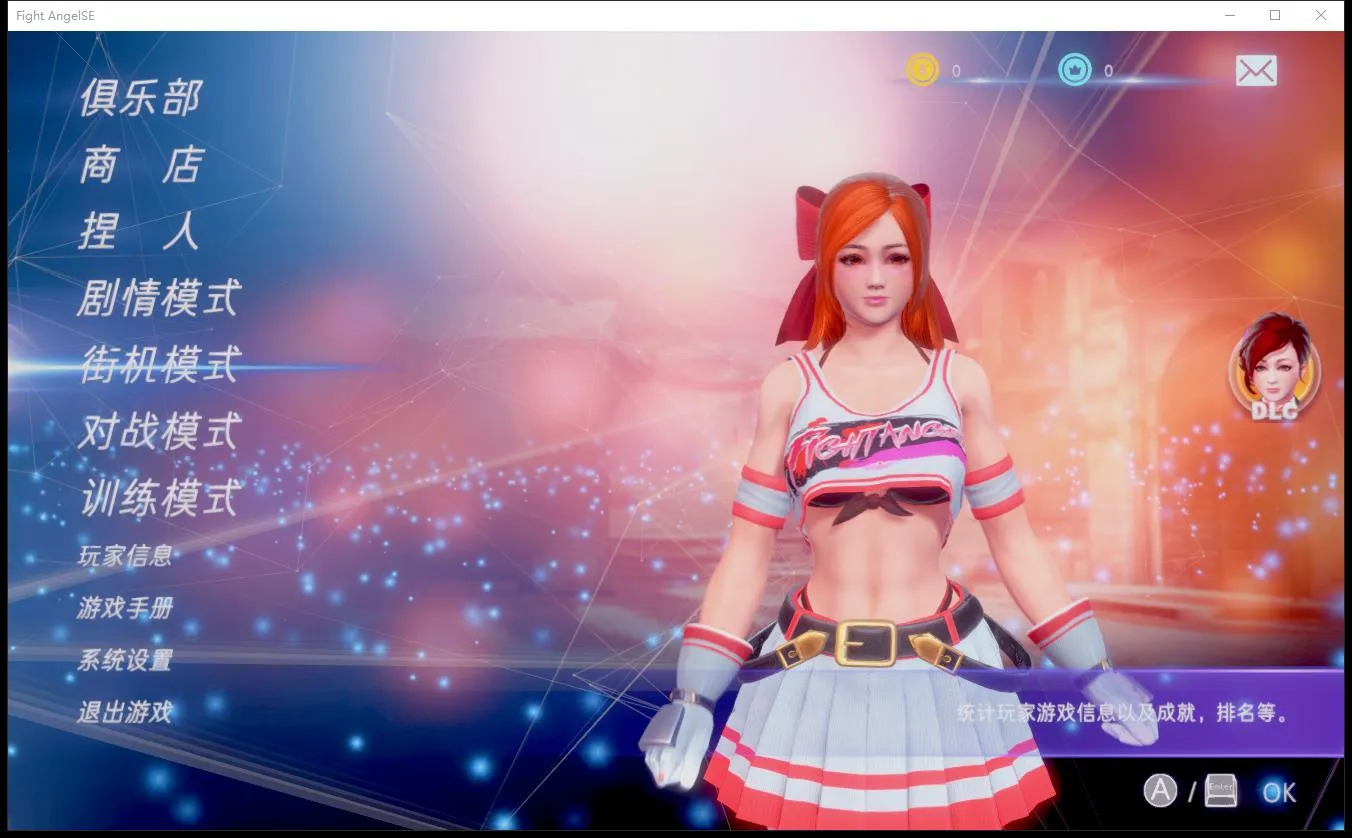Image resolution: width=1352 pixels, height=838 pixels.
Task: Click the gamepad A button prompt icon
Action: coord(1162,791)
